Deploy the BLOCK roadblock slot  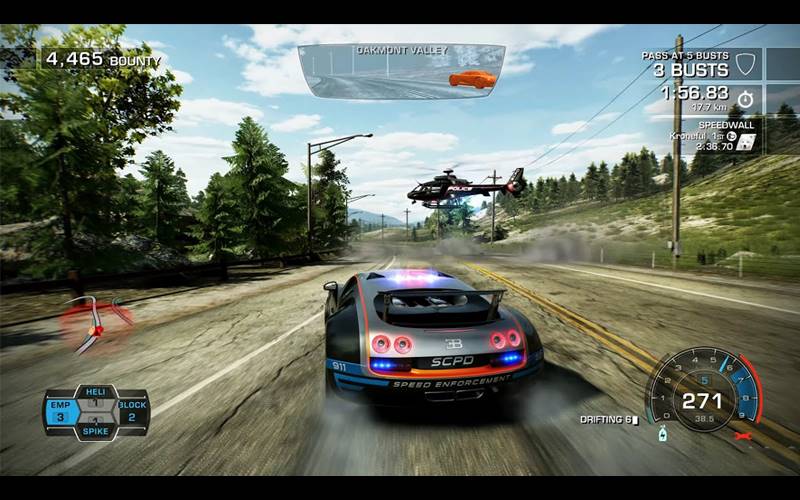[x=132, y=411]
